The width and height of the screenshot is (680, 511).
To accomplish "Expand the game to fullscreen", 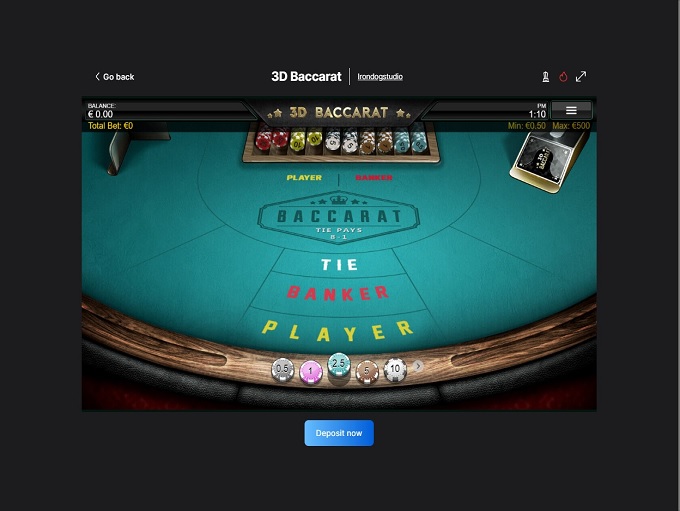I will tap(581, 76).
